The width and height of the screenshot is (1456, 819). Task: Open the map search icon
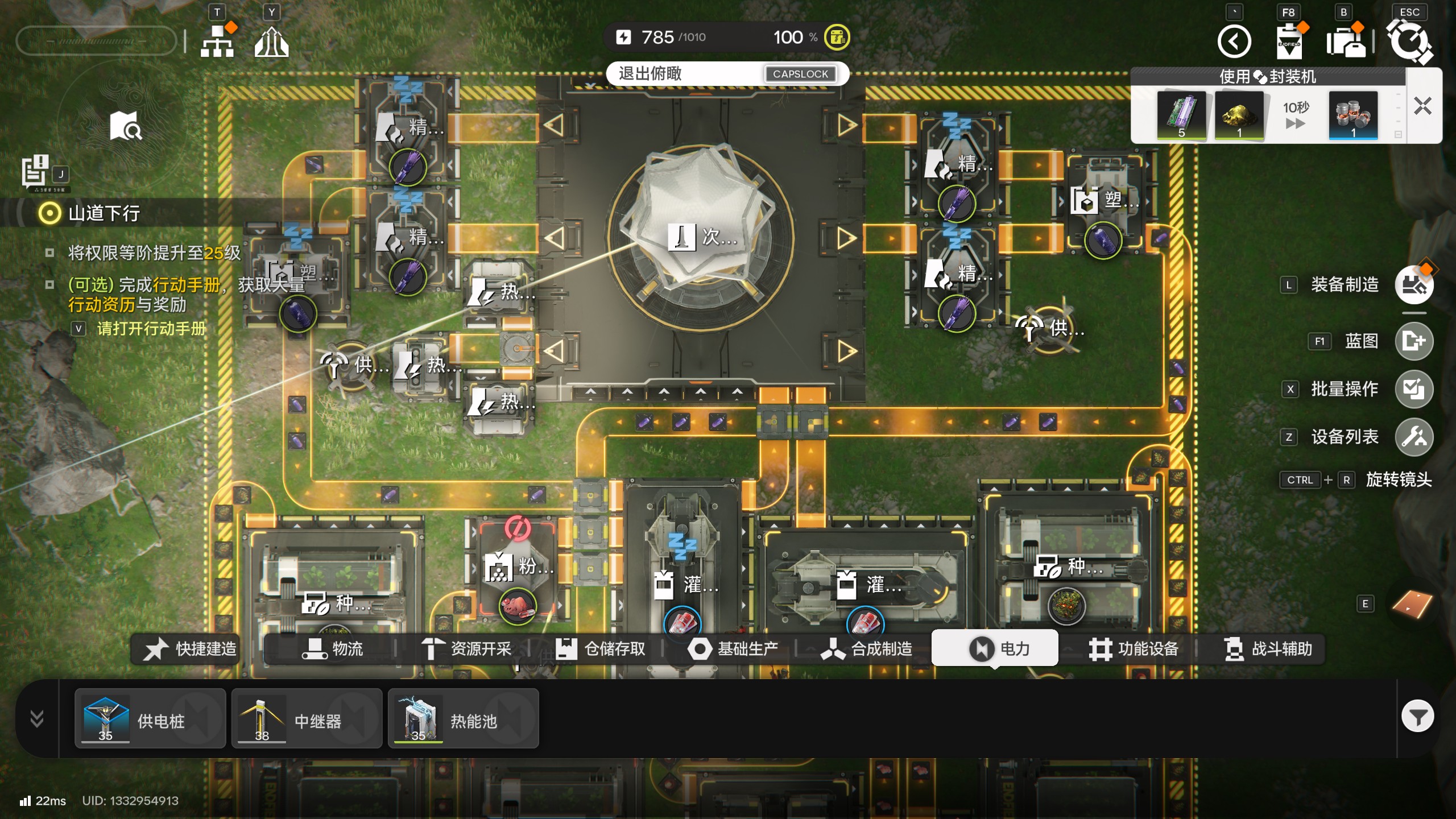[126, 126]
